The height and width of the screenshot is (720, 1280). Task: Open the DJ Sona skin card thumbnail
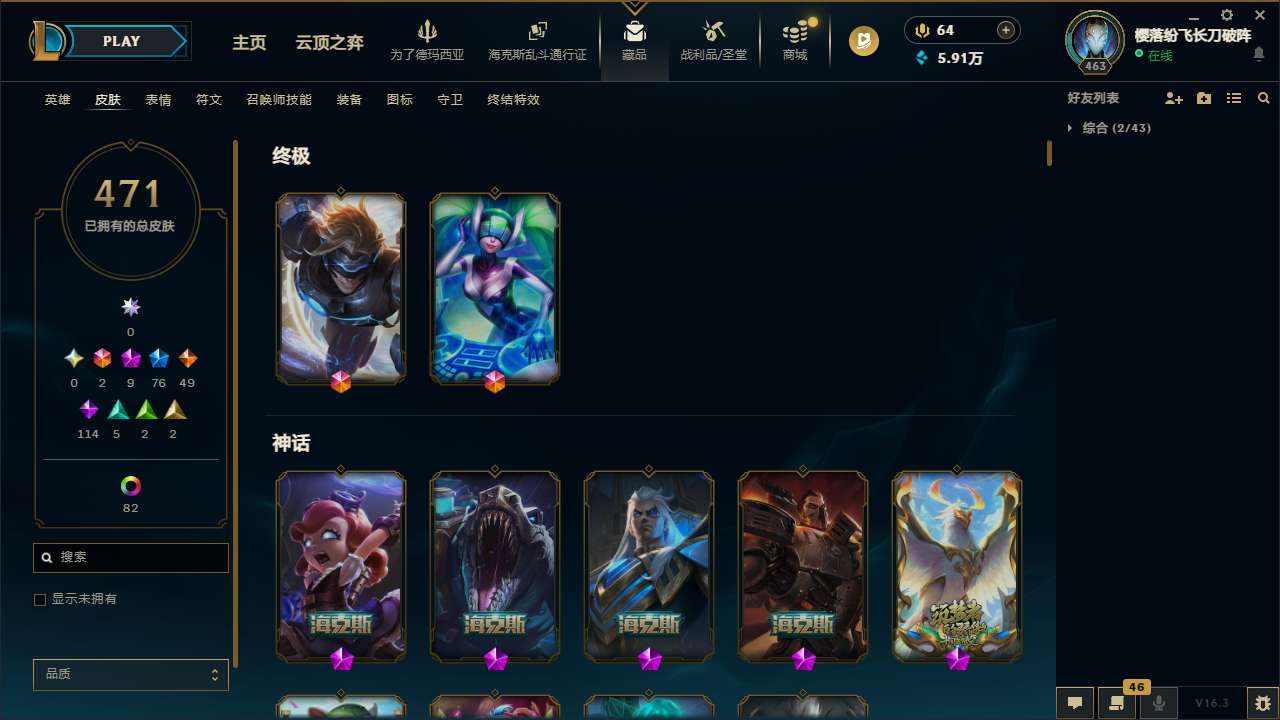(x=494, y=288)
